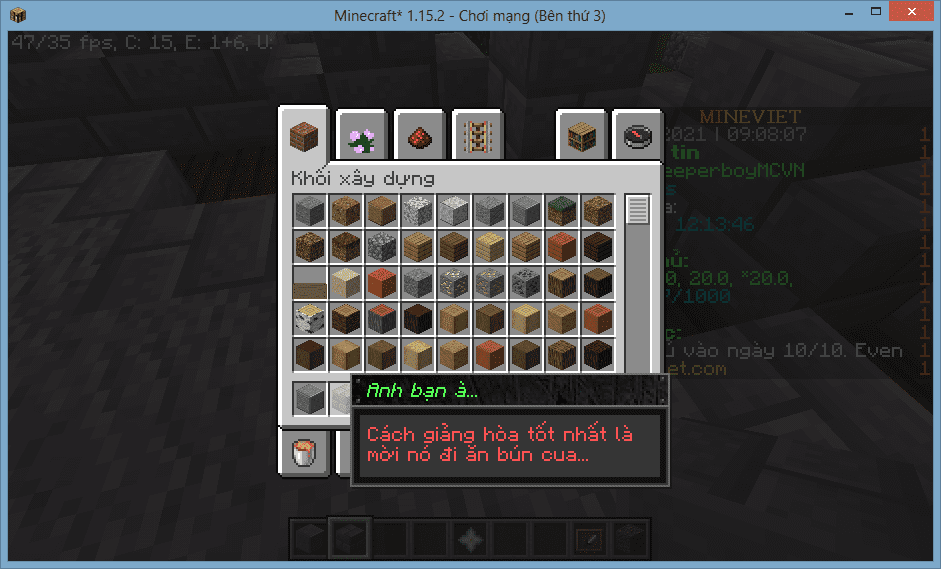Select the Transportation rail tab
941x569 pixels.
click(x=478, y=136)
